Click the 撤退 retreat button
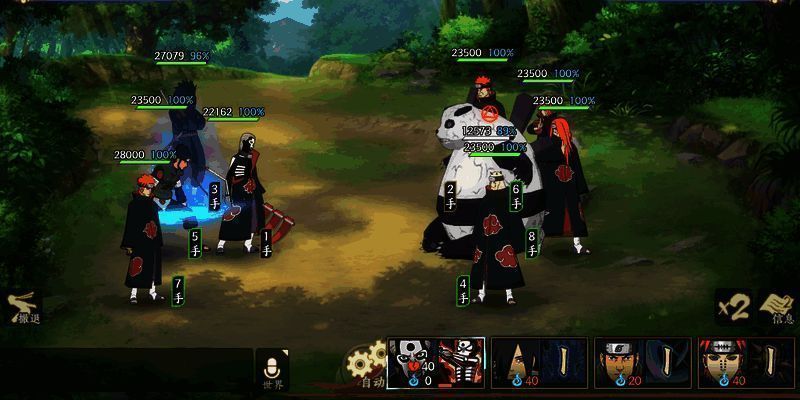The width and height of the screenshot is (800, 400). 23,308
